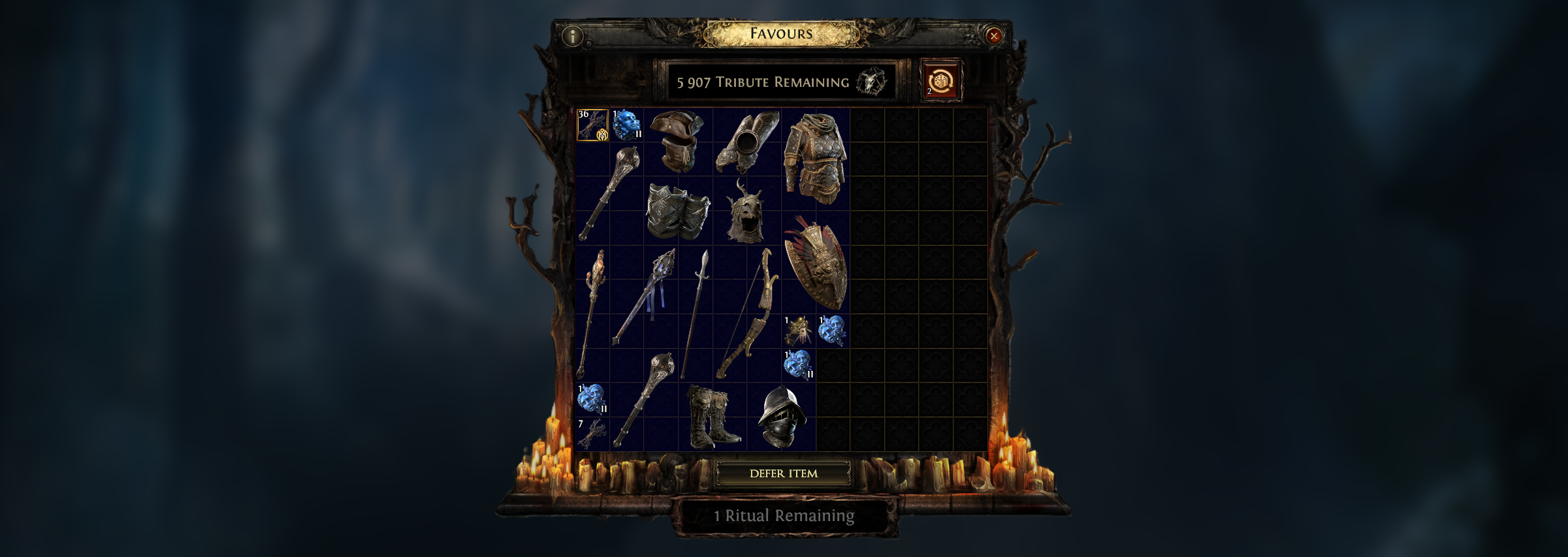Open the information panel via the "i" icon
1568x557 pixels.
pyautogui.click(x=573, y=35)
